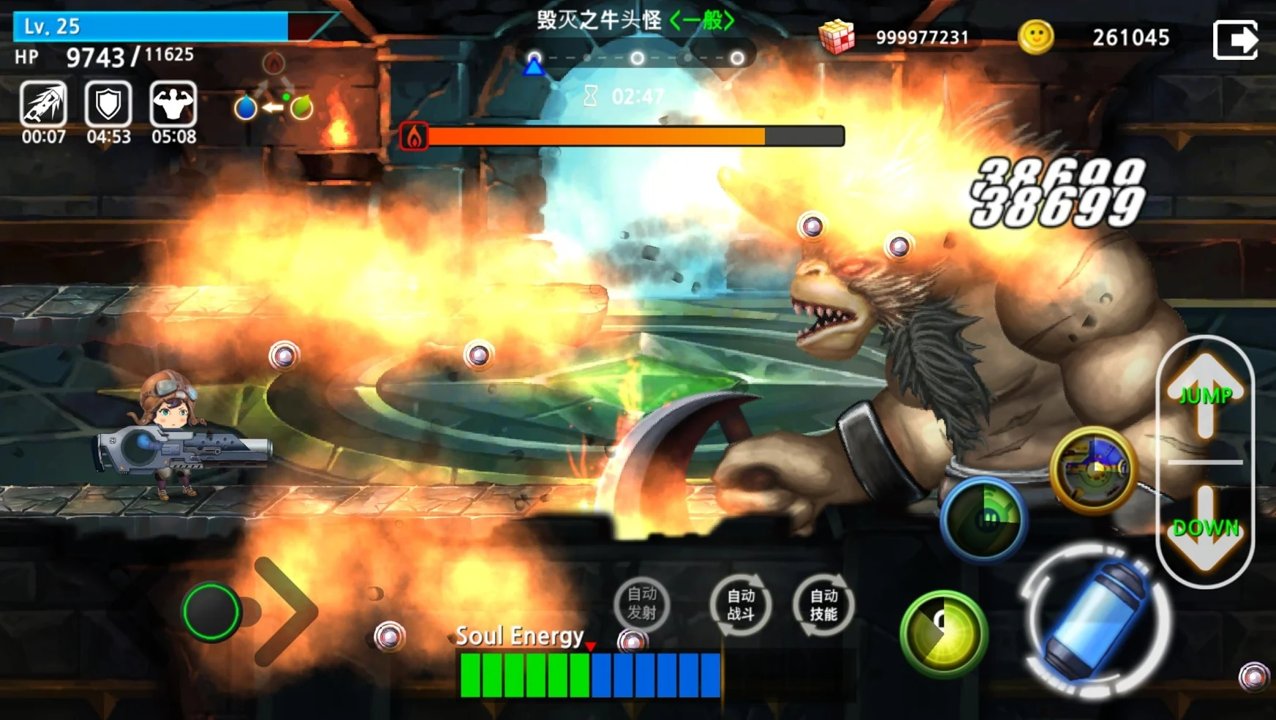Fire the blue canister attack button
This screenshot has height=720, width=1276.
(1095, 614)
